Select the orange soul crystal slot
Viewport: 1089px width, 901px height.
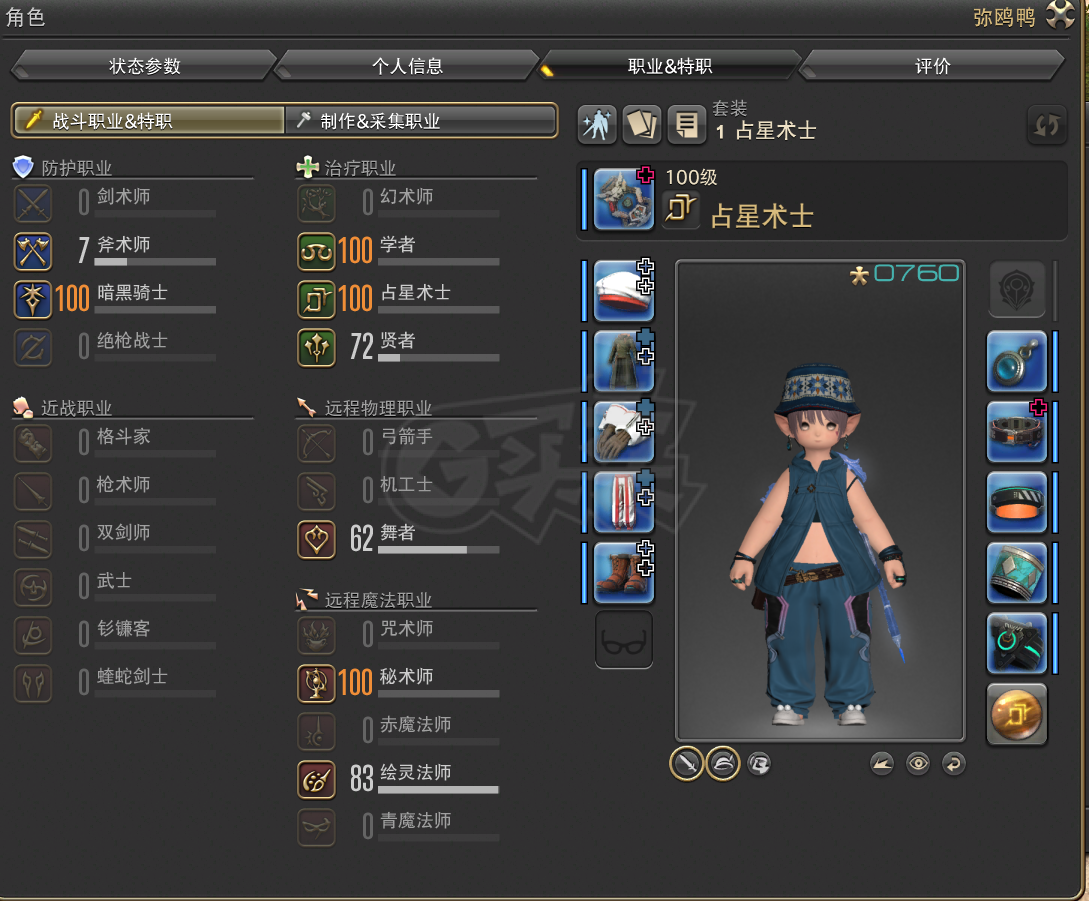[x=1016, y=713]
